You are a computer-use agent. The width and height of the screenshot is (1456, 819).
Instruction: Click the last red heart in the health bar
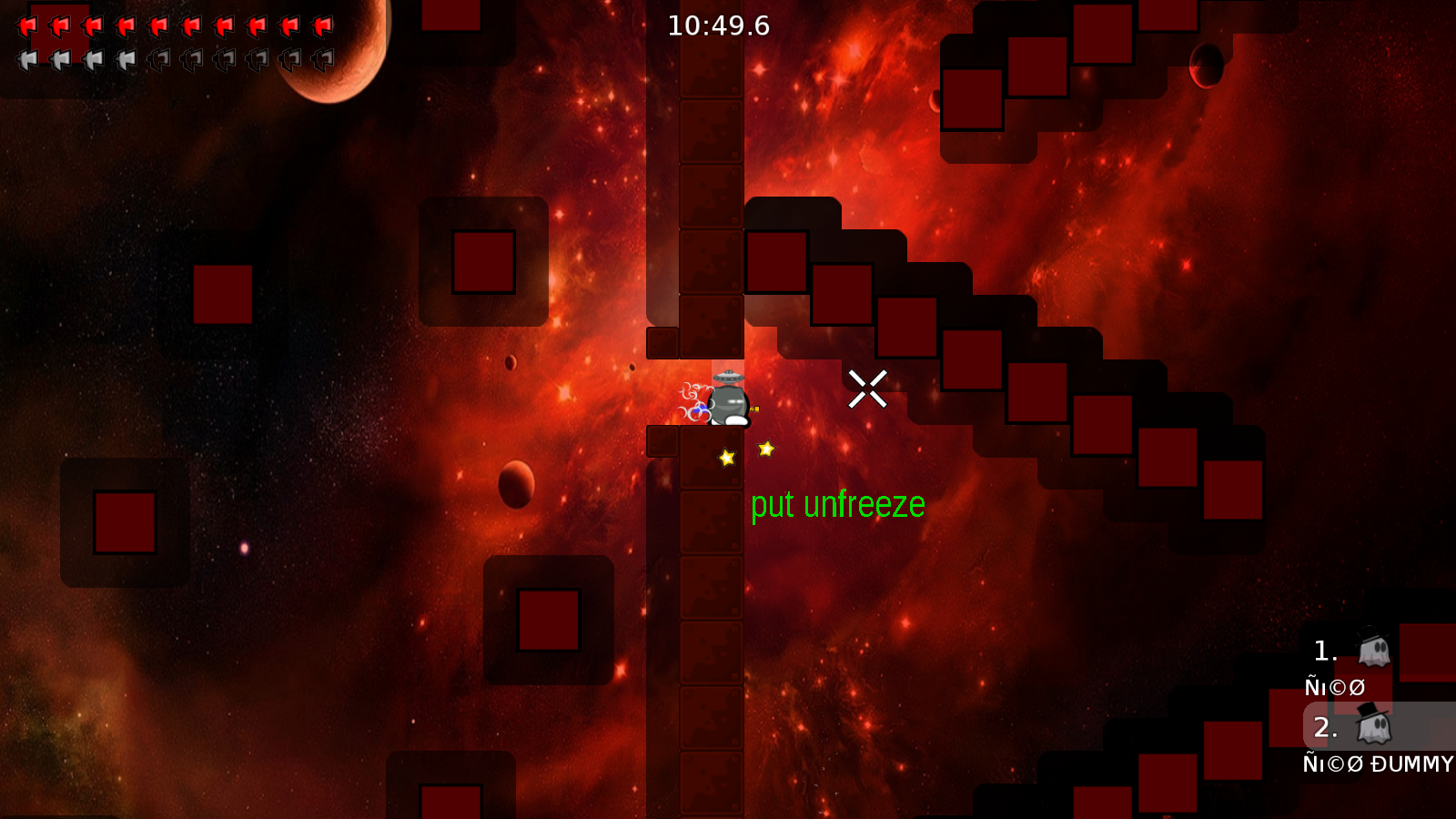point(320,25)
